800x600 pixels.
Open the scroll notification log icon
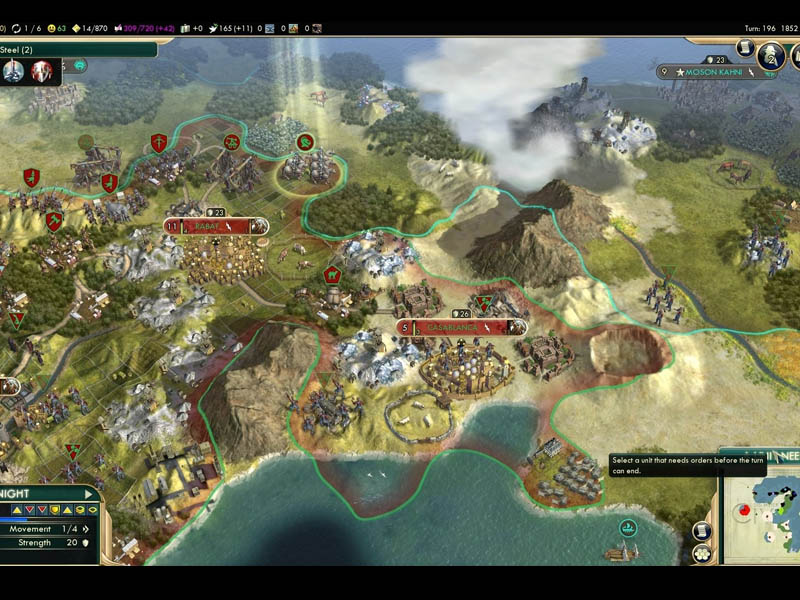point(745,48)
